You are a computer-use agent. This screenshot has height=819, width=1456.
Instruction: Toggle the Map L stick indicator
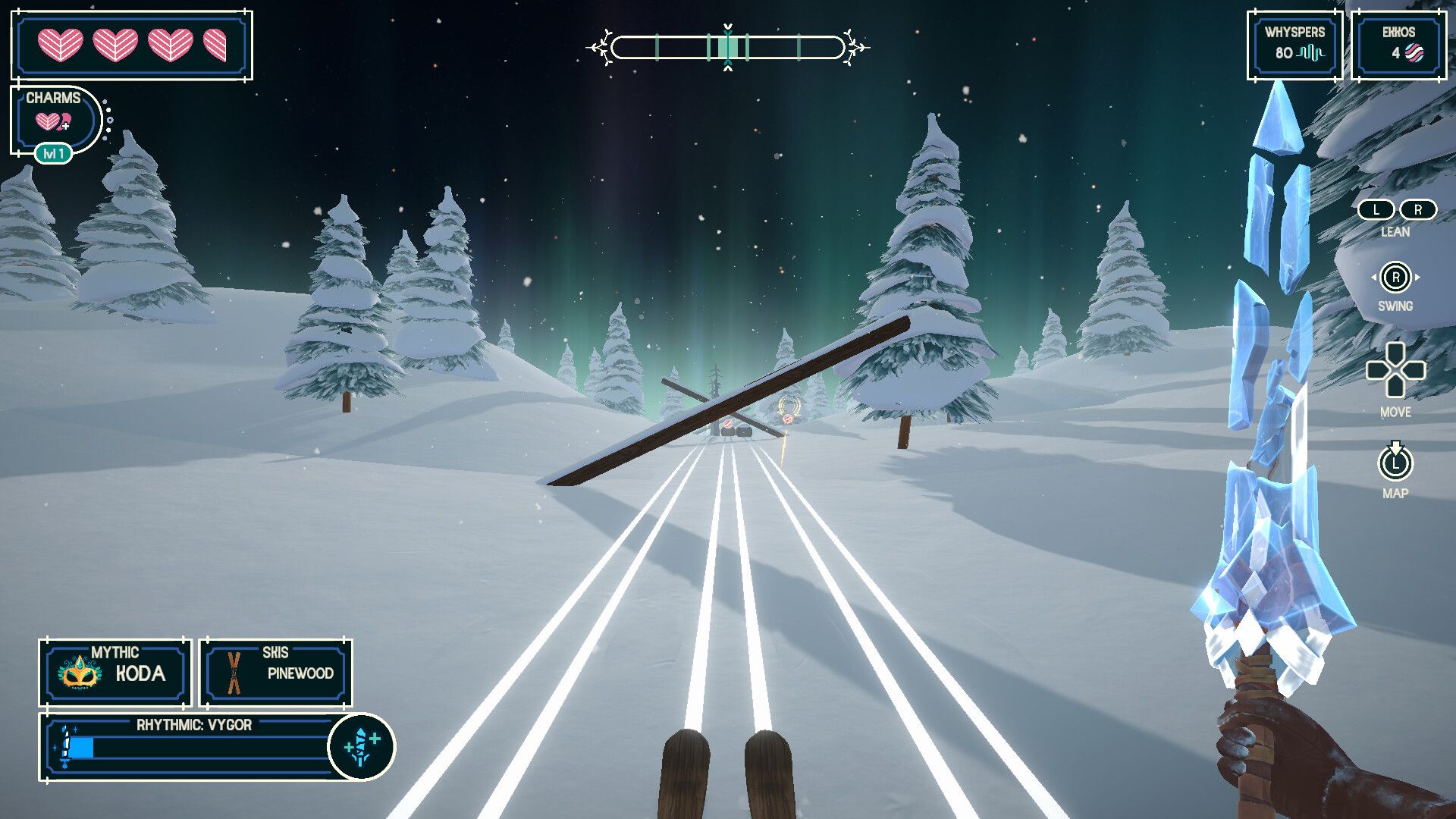click(1396, 465)
